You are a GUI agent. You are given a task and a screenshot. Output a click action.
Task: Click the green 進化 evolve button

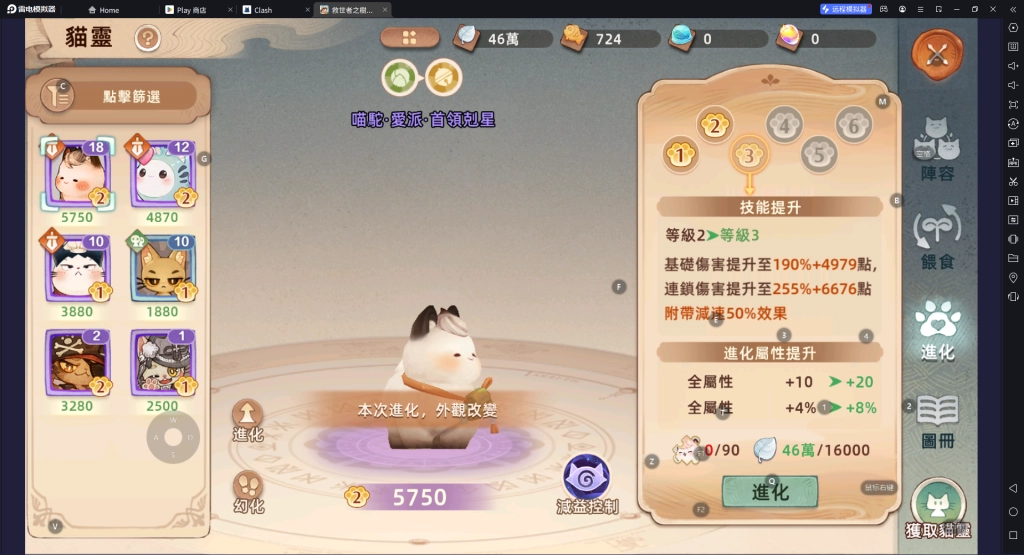(769, 491)
